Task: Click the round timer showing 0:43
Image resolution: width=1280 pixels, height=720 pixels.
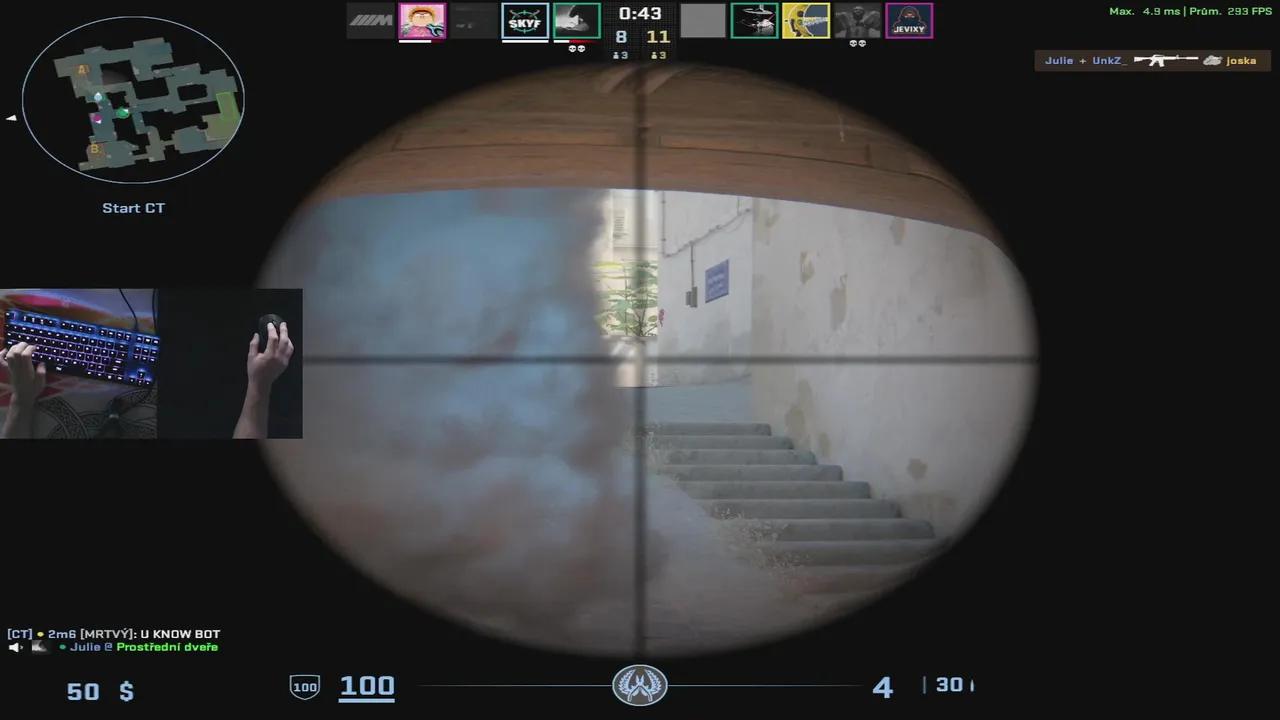Action: pos(639,14)
